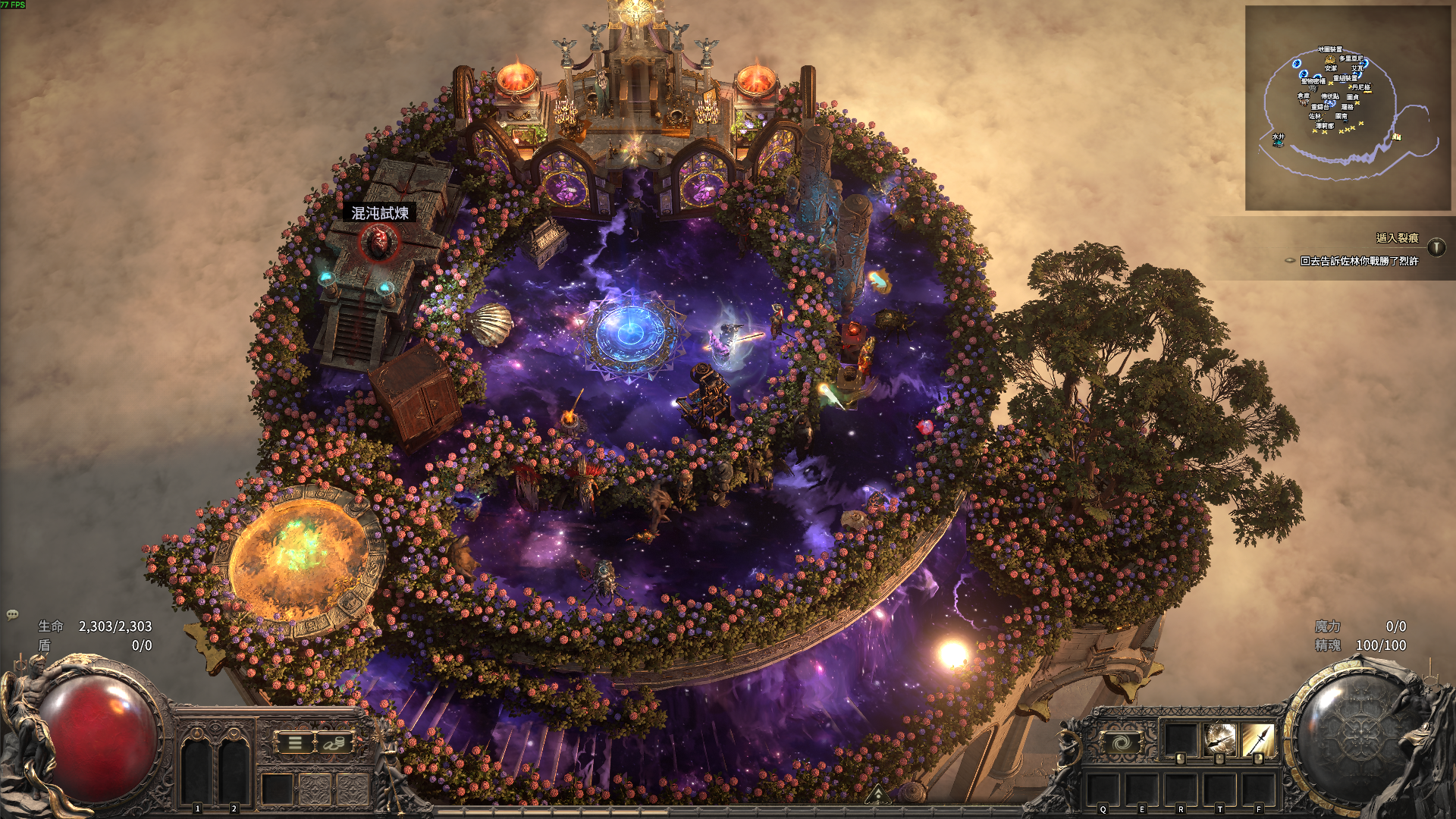Open the chat speech bubble icon

coord(12,615)
